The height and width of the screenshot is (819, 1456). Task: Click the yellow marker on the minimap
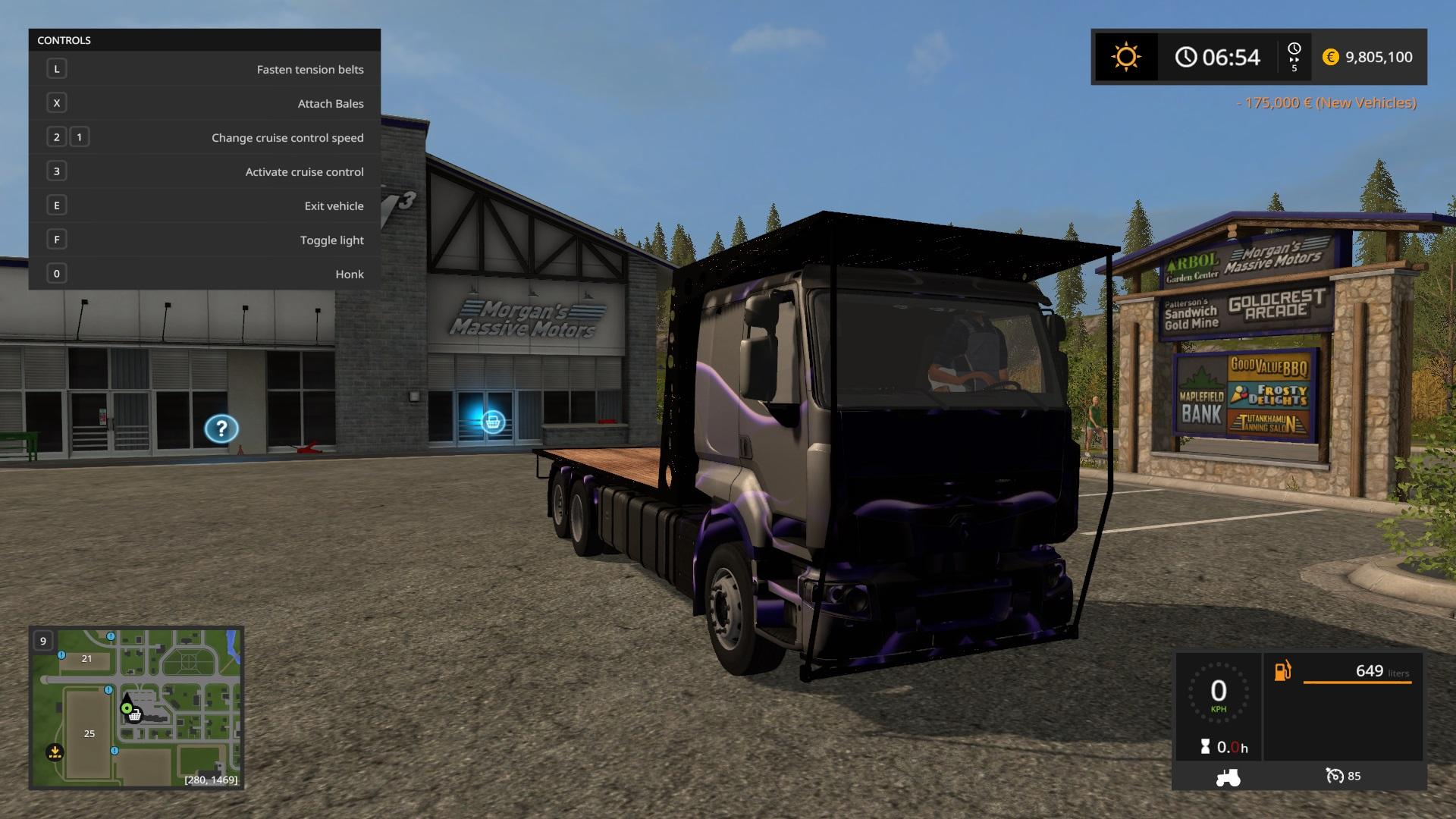tap(55, 752)
